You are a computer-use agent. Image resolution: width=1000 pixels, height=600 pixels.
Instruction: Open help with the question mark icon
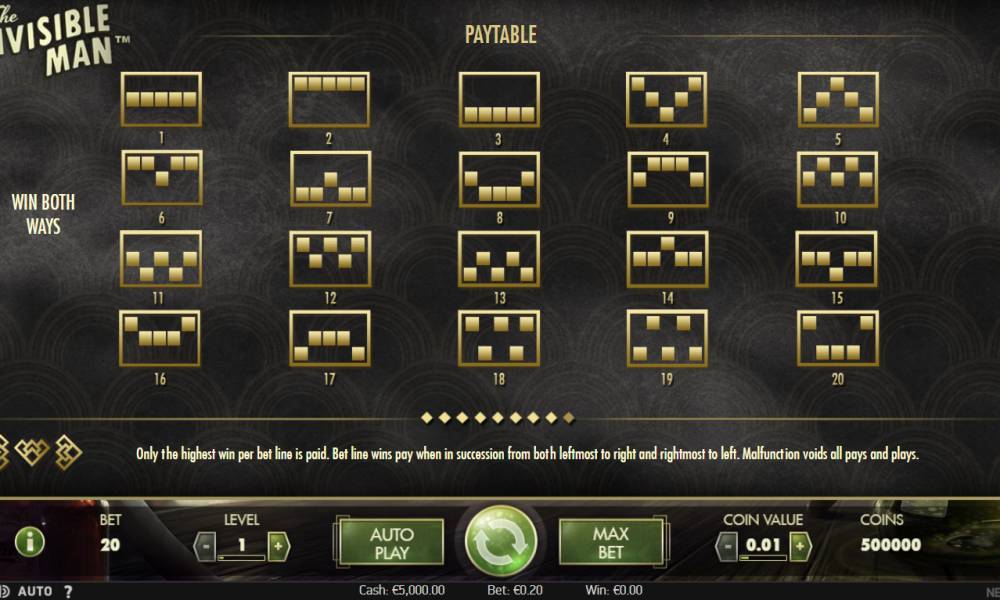tap(68, 591)
